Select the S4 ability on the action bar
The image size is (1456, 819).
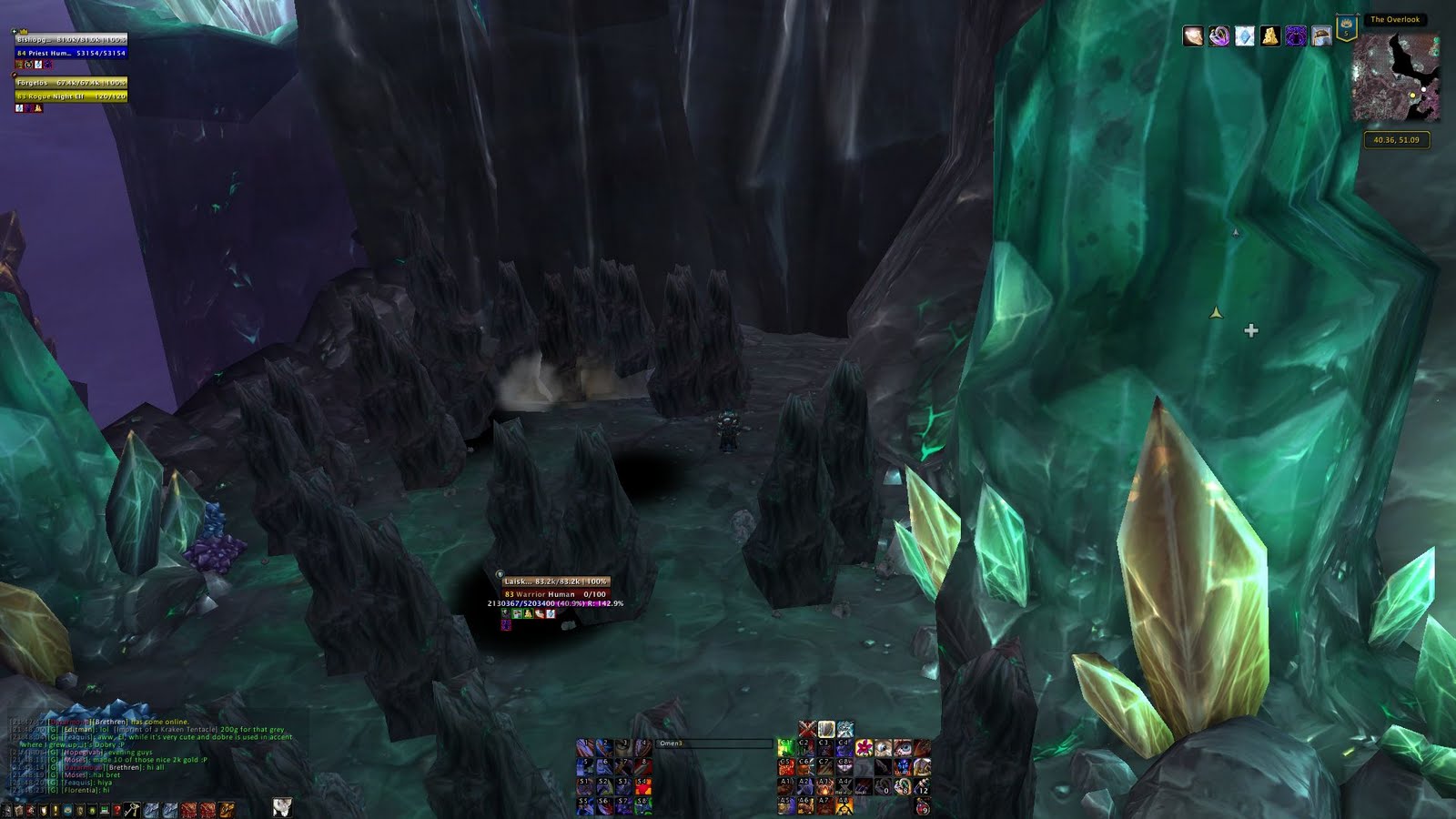click(x=642, y=787)
